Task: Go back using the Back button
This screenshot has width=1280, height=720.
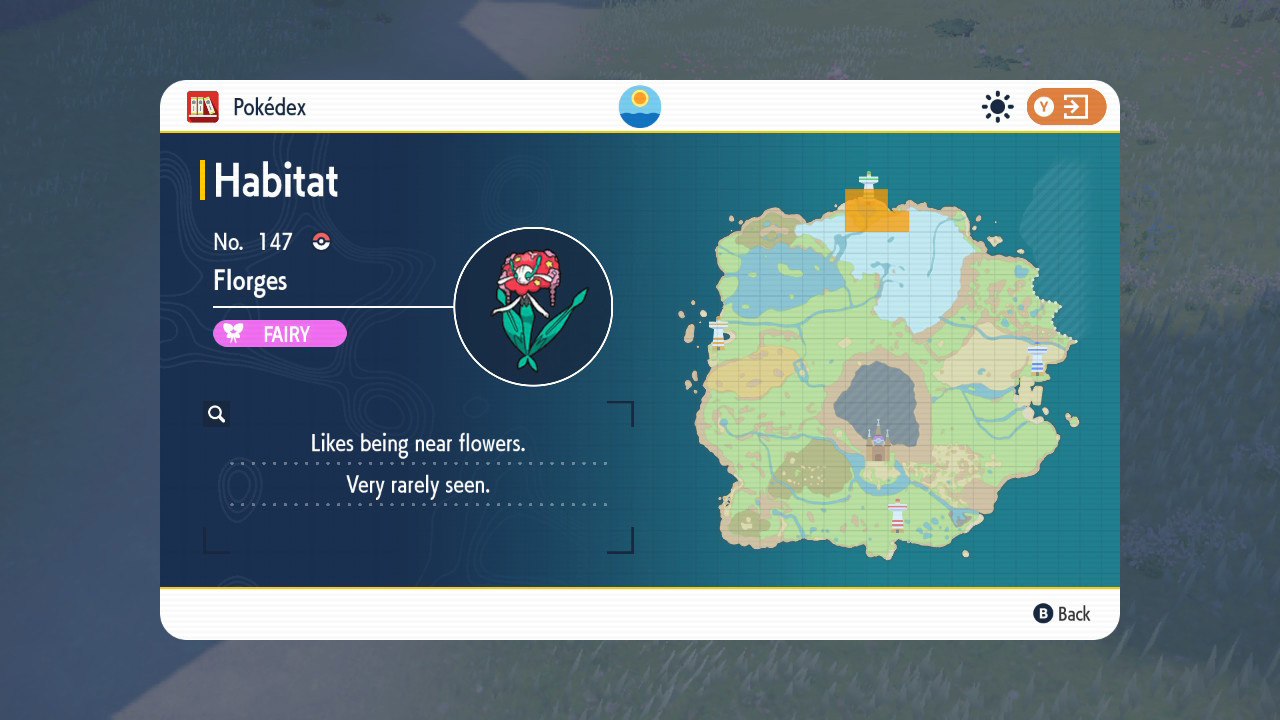Action: (x=1062, y=614)
